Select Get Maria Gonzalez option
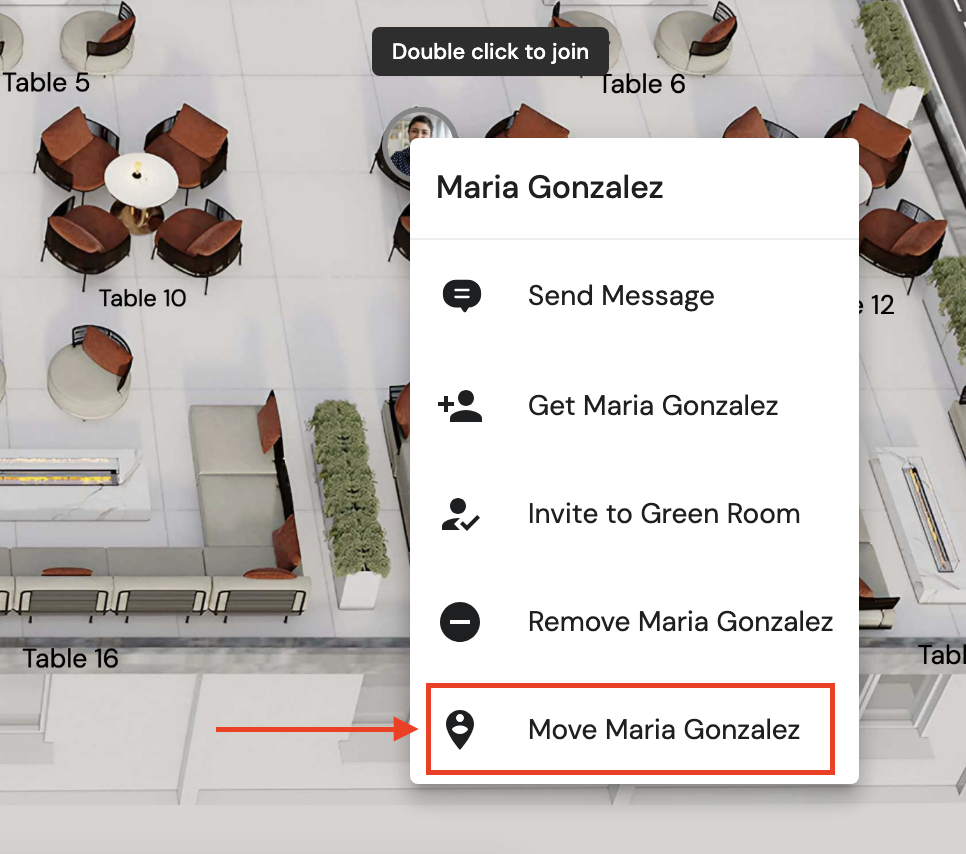The height and width of the screenshot is (854, 966). click(652, 405)
